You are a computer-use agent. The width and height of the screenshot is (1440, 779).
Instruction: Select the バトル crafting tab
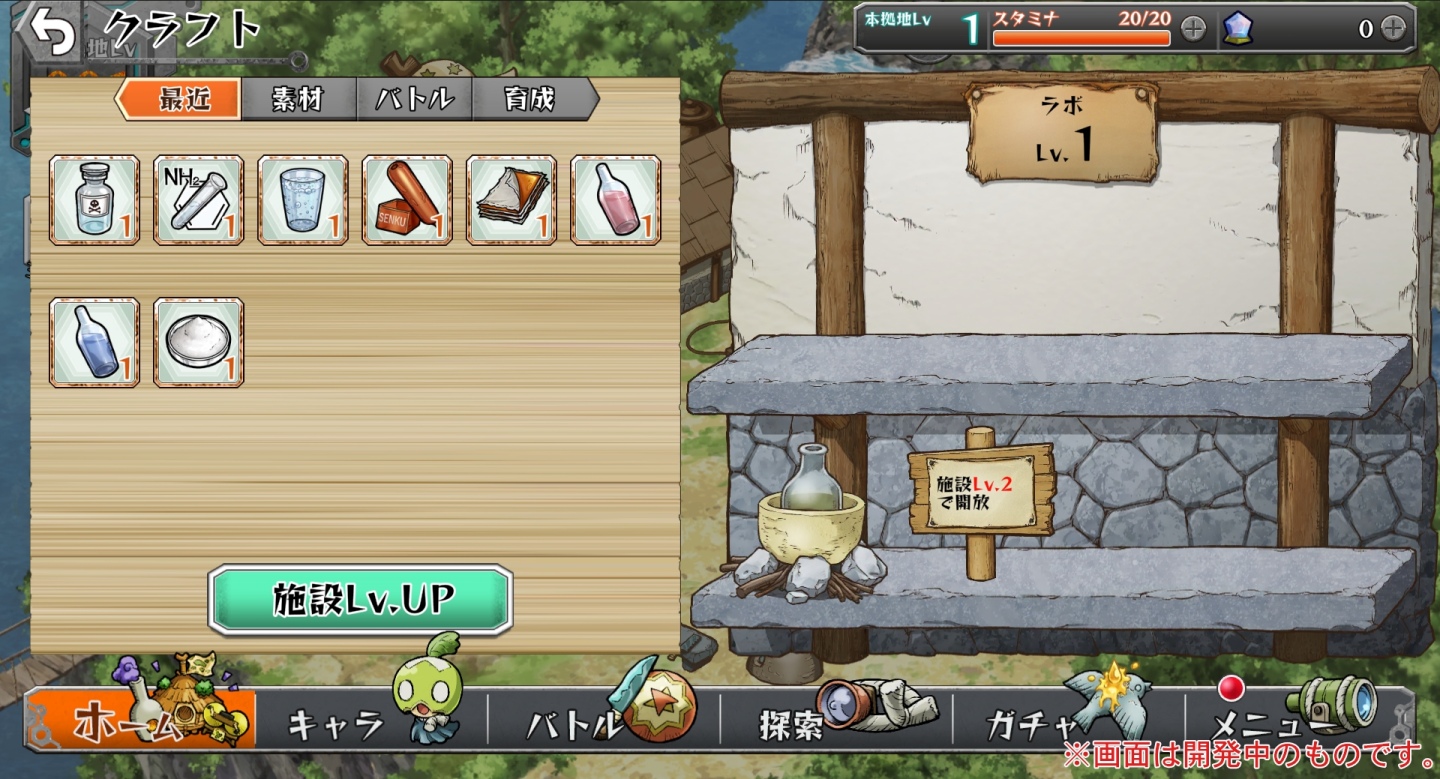tap(414, 100)
